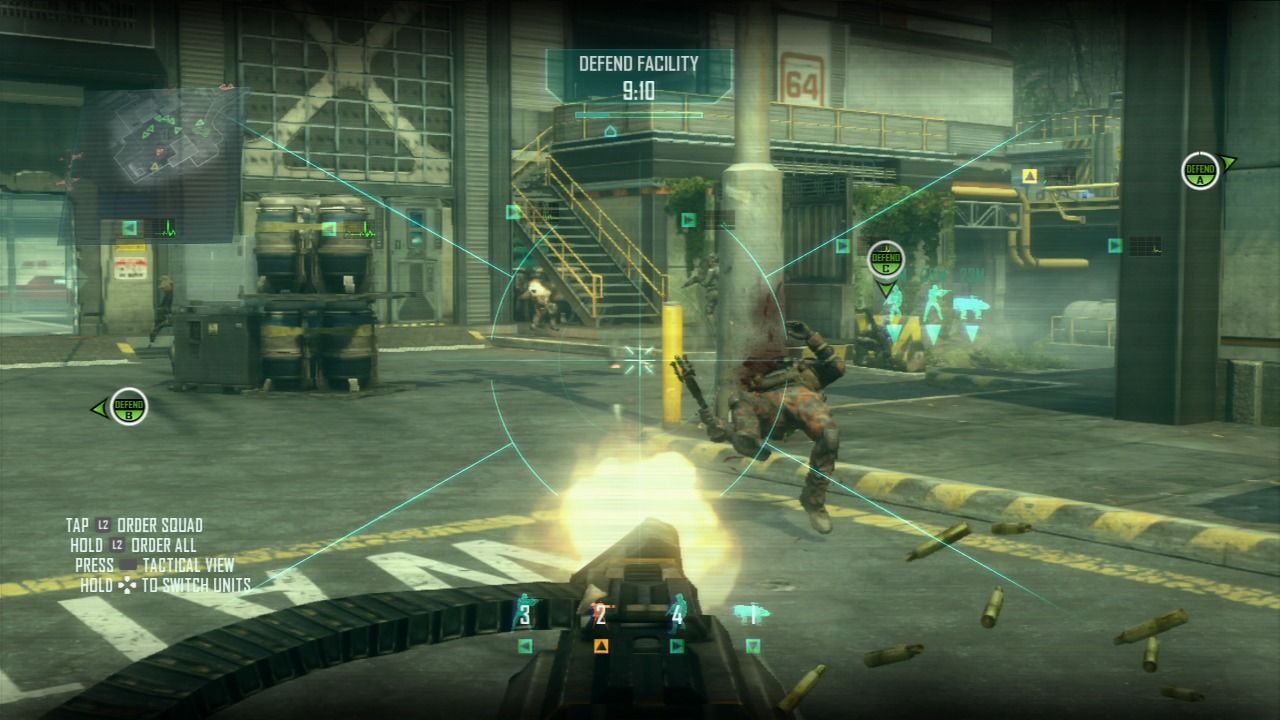Image resolution: width=1280 pixels, height=720 pixels.
Task: Show the Defend Facility objective tracker
Action: coord(639,78)
